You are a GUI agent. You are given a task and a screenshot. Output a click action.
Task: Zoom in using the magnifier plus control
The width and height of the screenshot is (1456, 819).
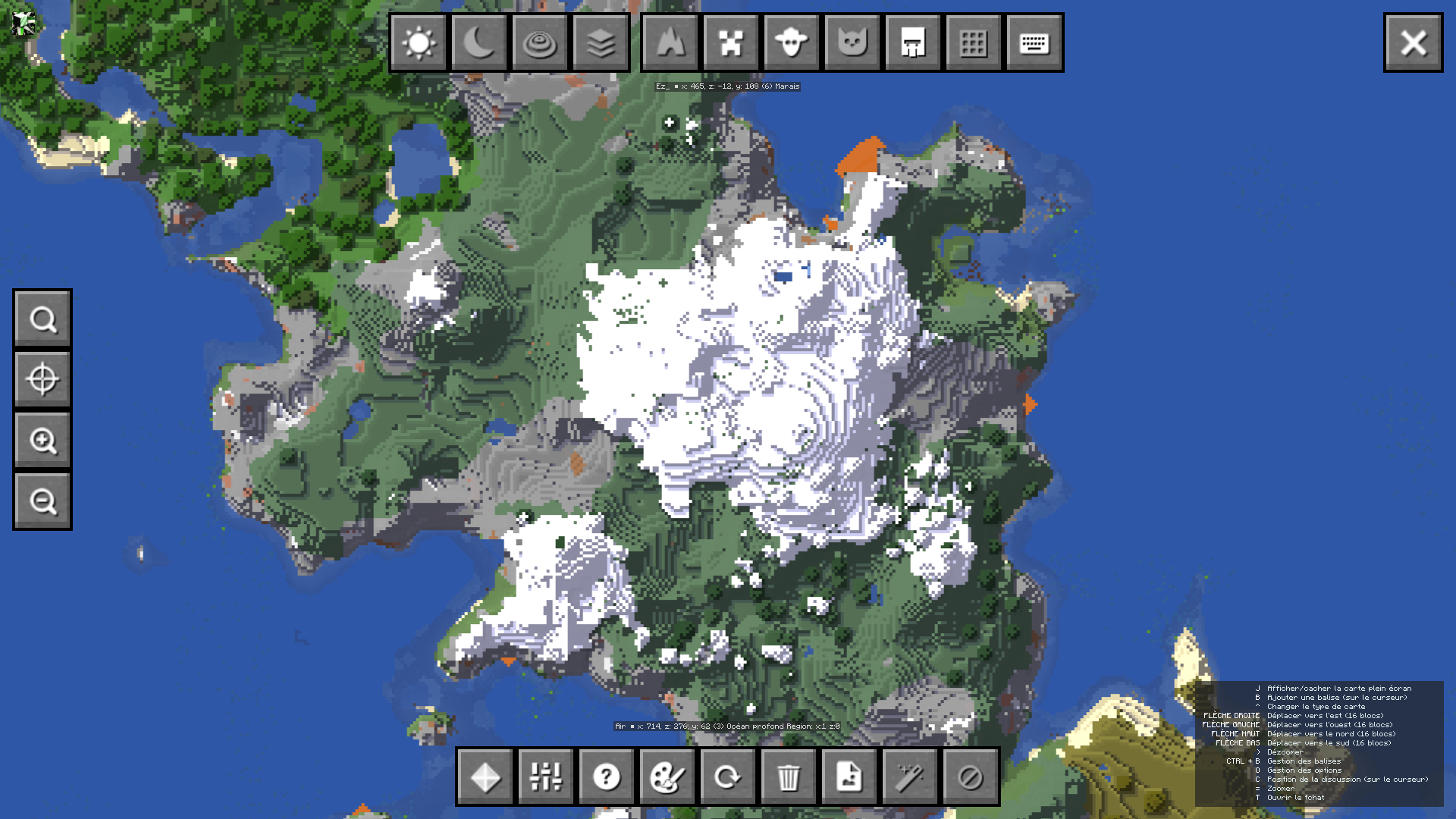42,439
